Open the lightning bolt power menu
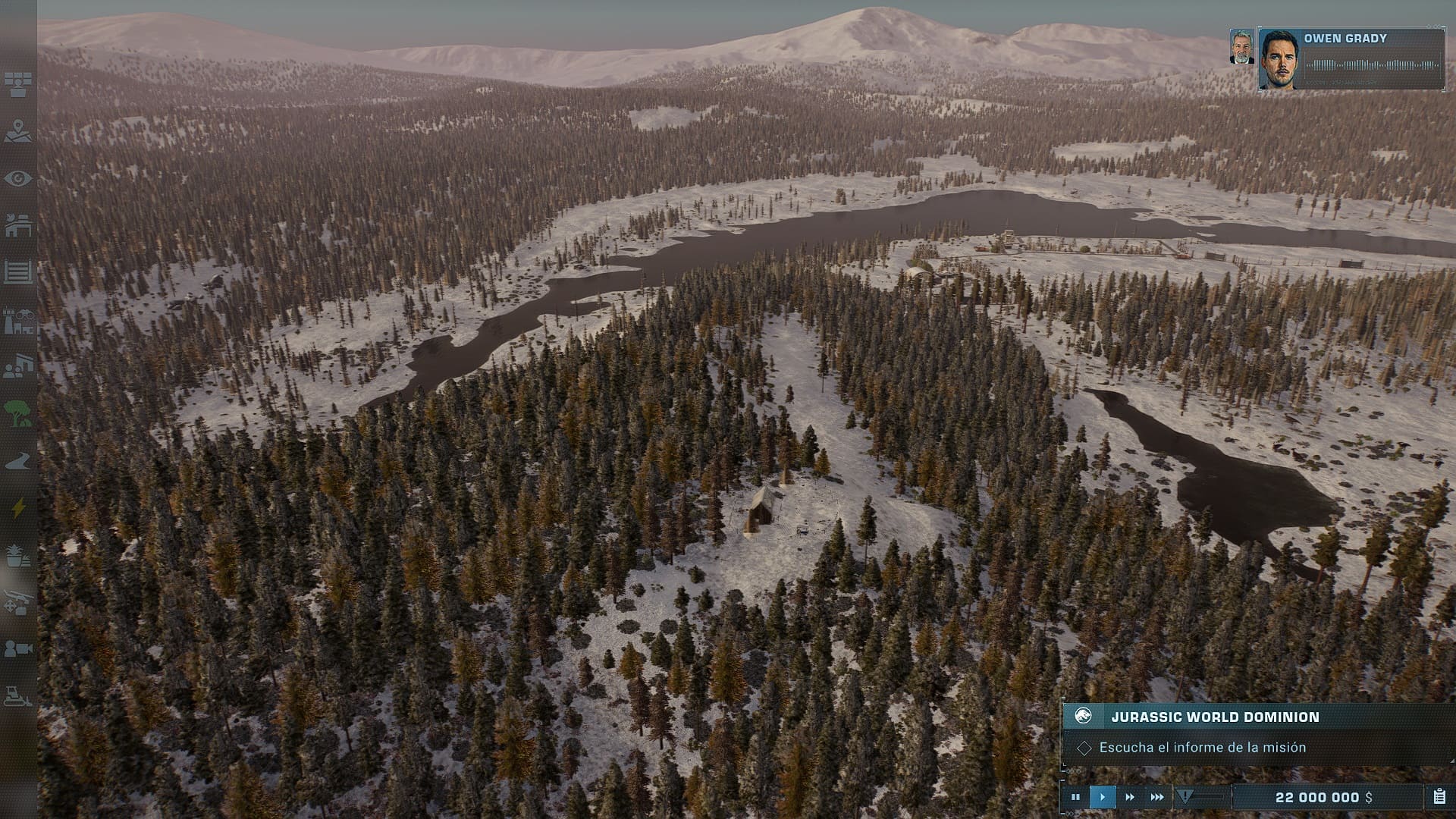This screenshot has width=1456, height=819. click(17, 508)
